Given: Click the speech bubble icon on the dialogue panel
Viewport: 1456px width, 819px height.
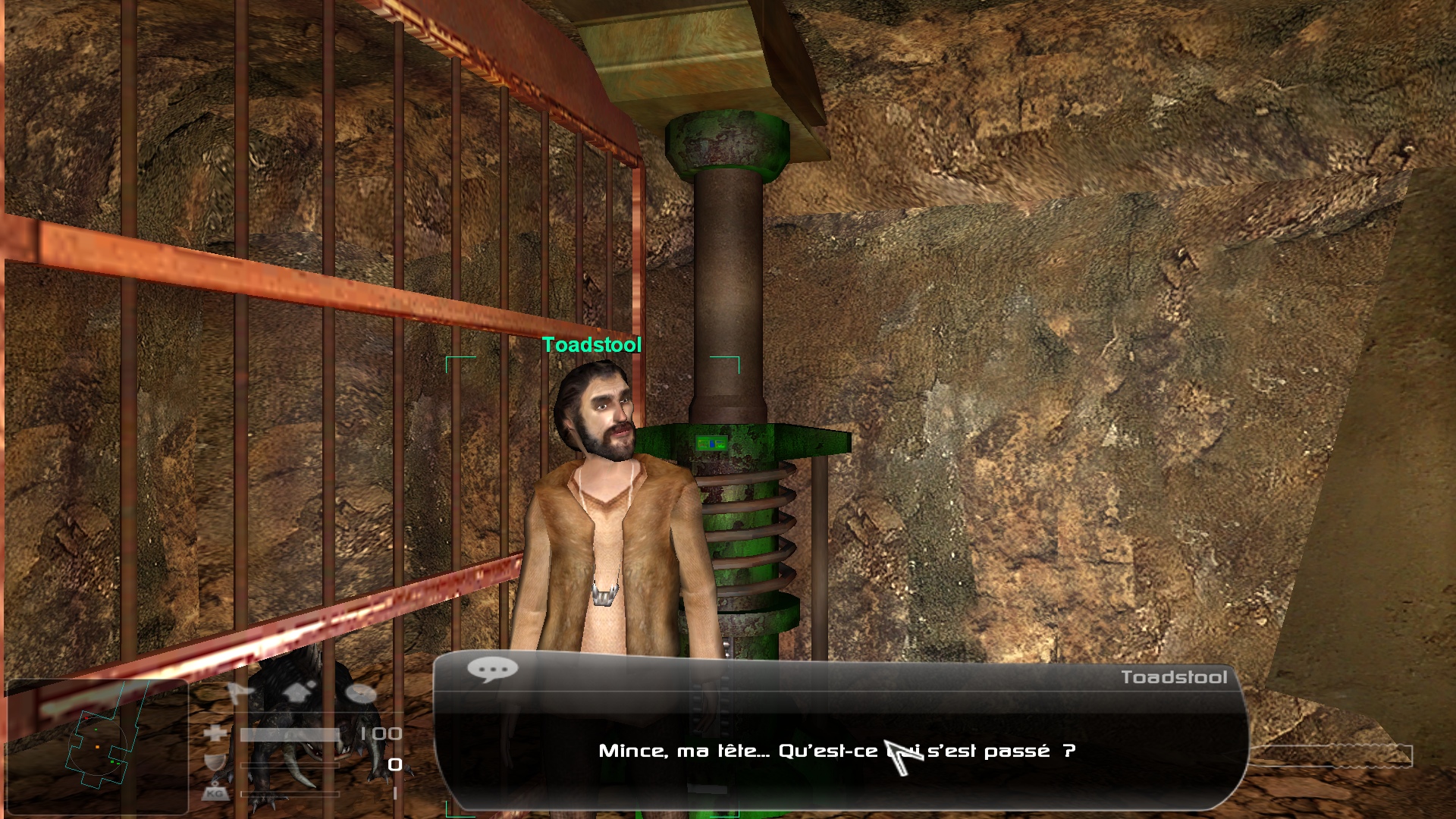Looking at the screenshot, I should point(492,669).
